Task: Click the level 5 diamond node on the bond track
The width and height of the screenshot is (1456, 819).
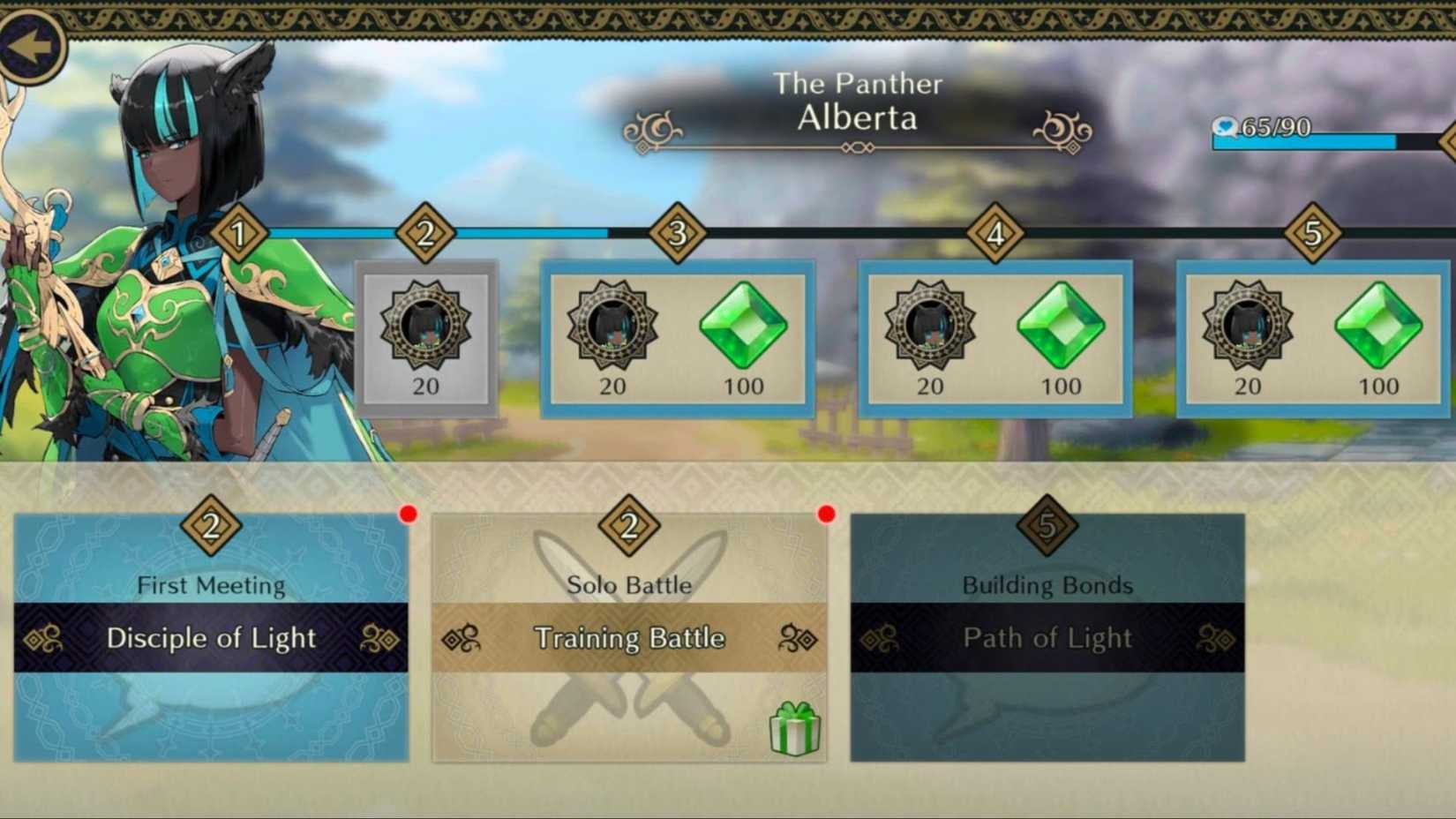Action: (1311, 234)
